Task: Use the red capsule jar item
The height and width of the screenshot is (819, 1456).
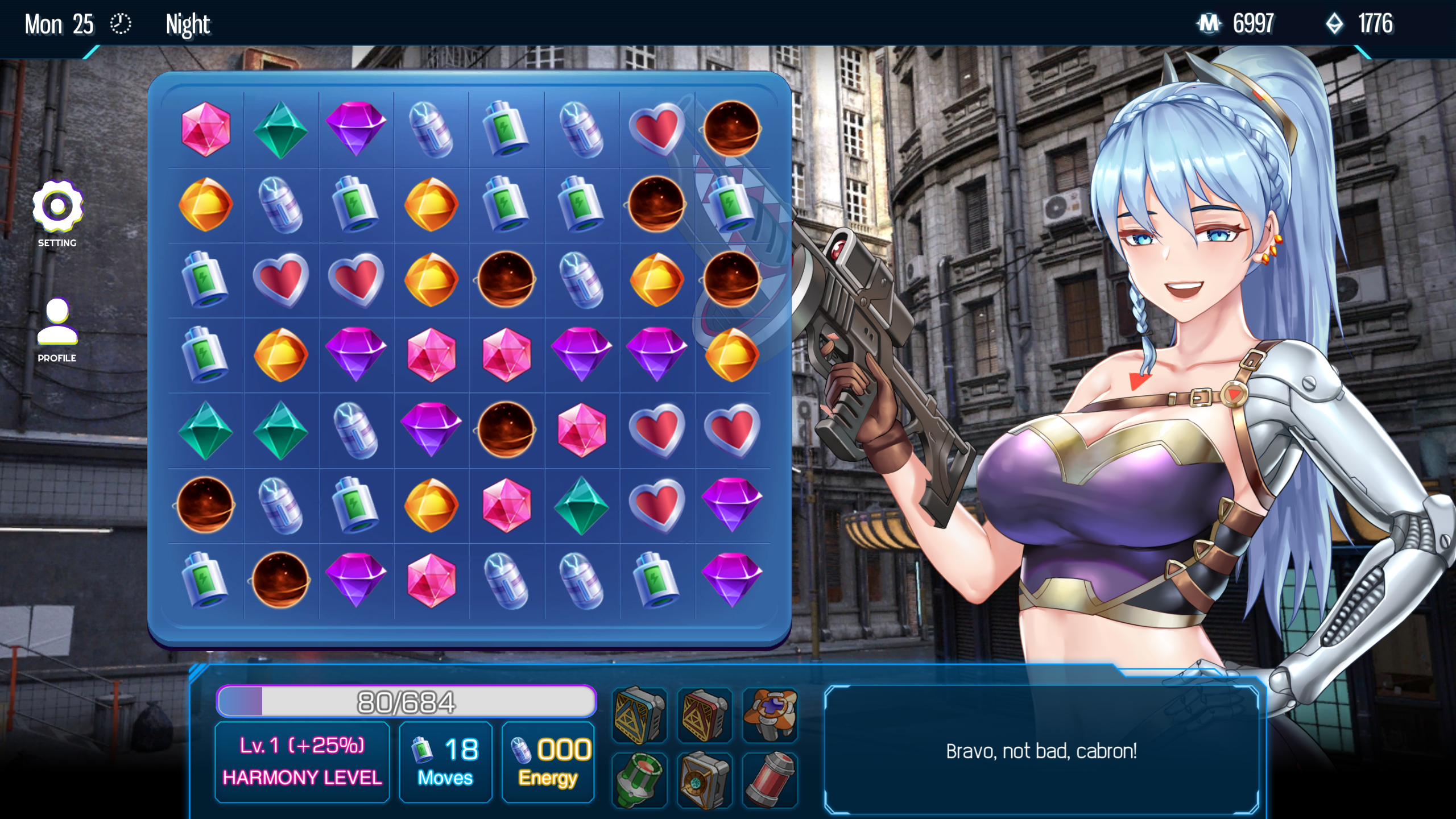Action: click(770, 780)
